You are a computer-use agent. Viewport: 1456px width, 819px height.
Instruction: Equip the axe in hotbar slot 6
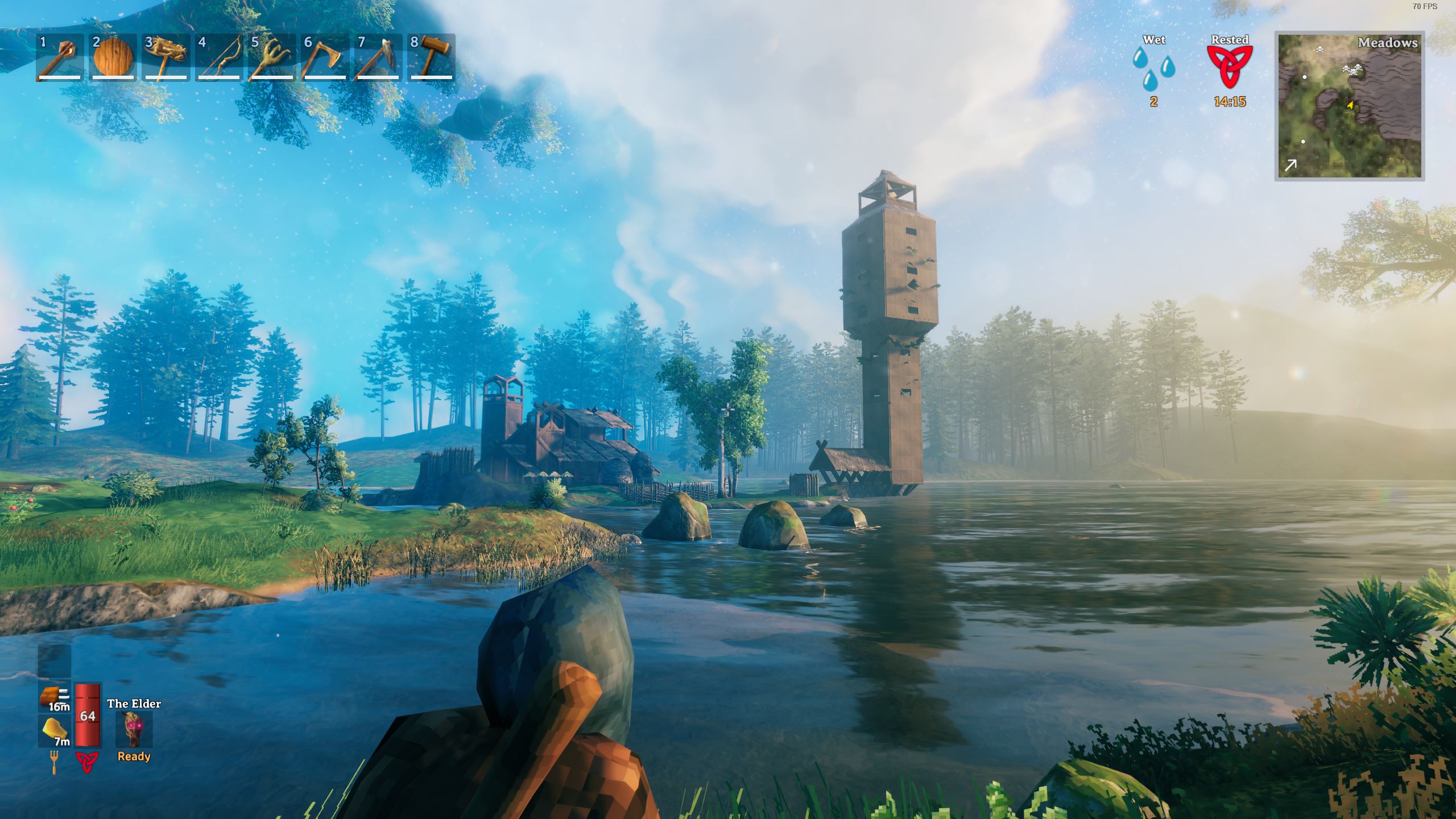click(x=324, y=57)
